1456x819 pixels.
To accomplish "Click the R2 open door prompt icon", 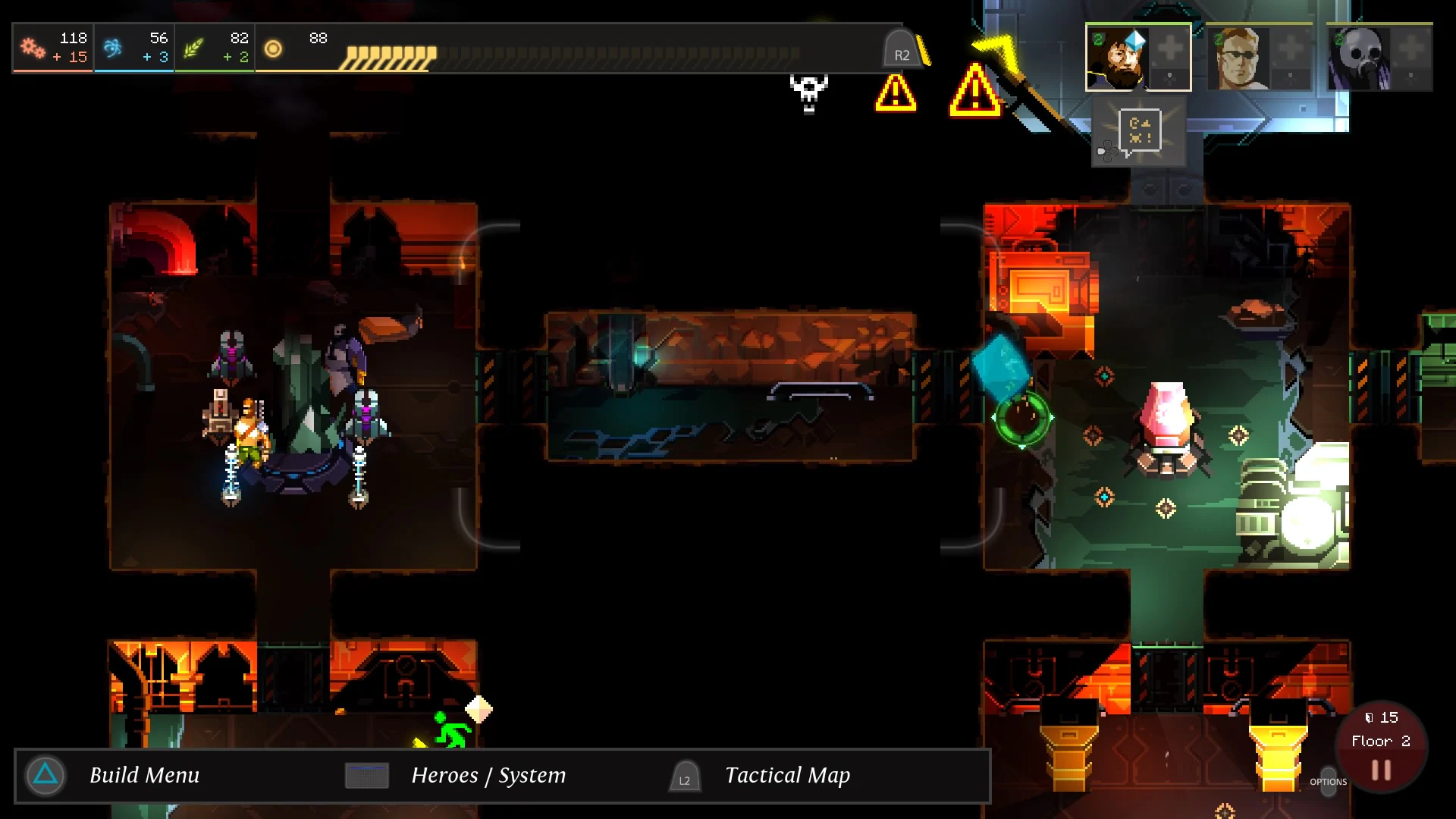I will pyautogui.click(x=901, y=49).
